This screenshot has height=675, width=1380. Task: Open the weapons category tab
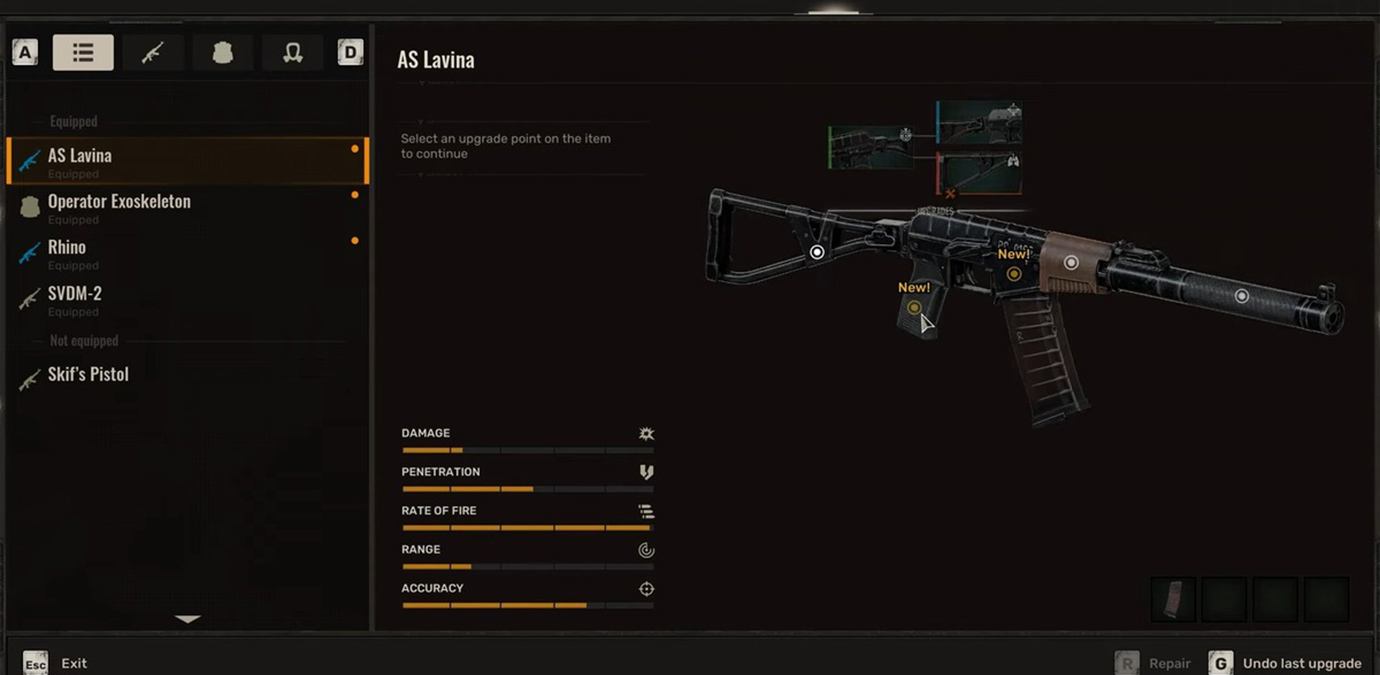click(152, 53)
